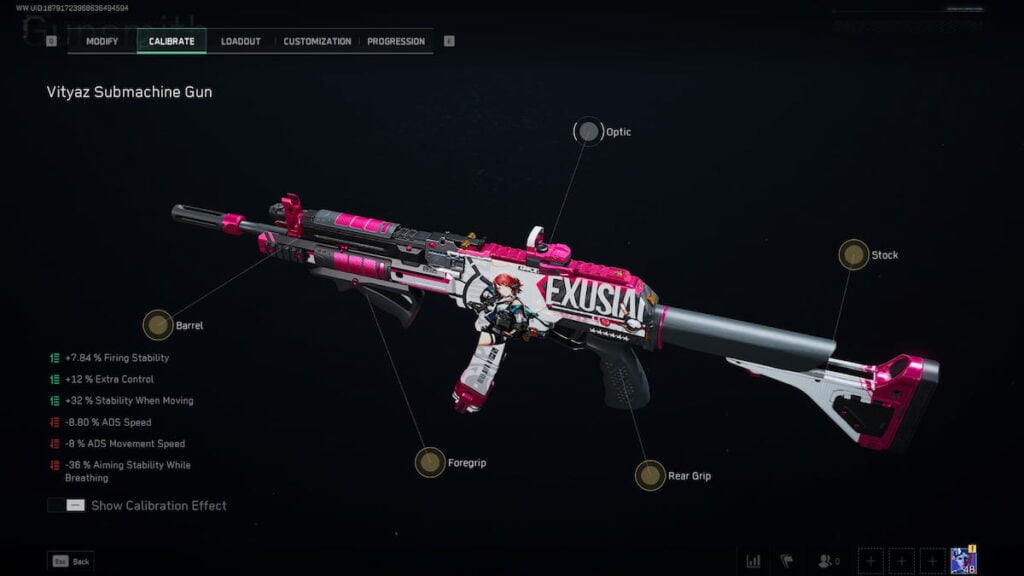Viewport: 1024px width, 576px height.
Task: Select the Calibrate tab
Action: [171, 41]
